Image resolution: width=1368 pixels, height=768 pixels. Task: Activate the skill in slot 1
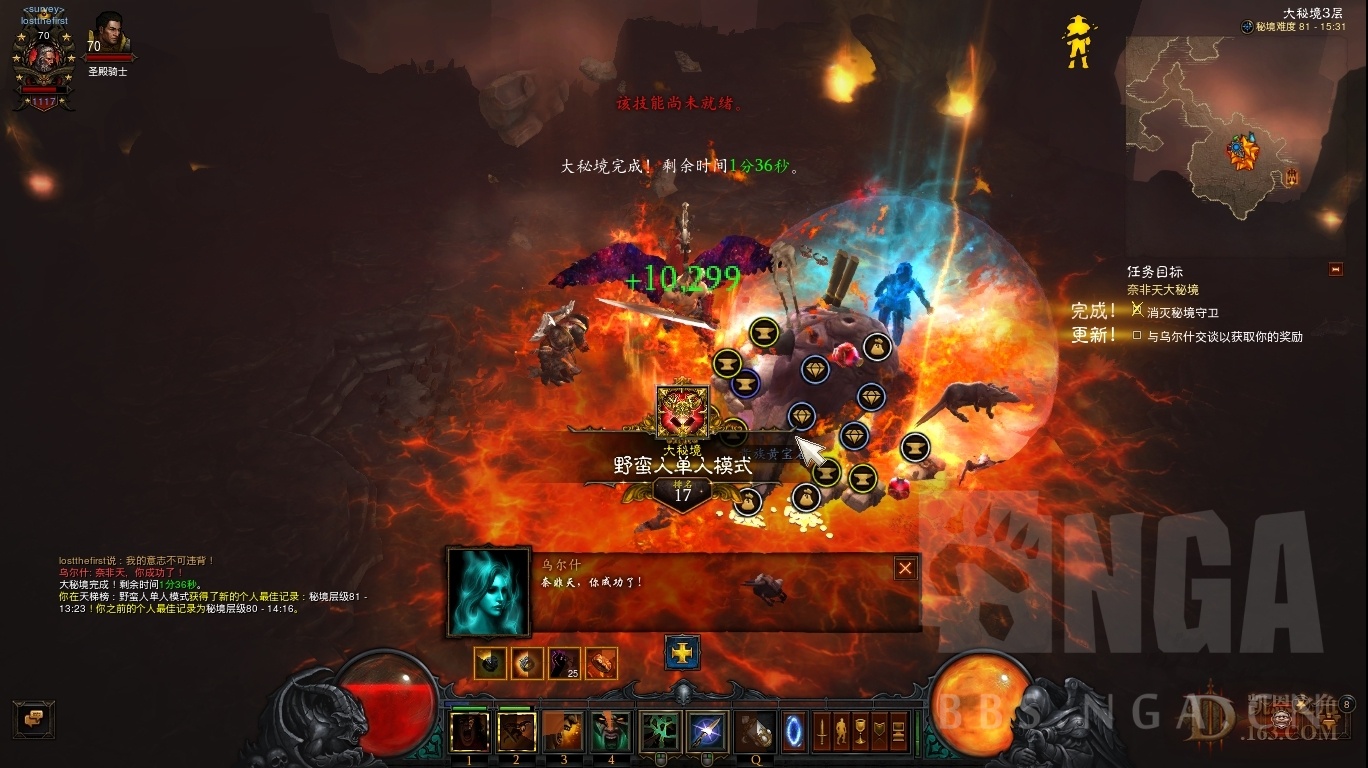pos(469,731)
